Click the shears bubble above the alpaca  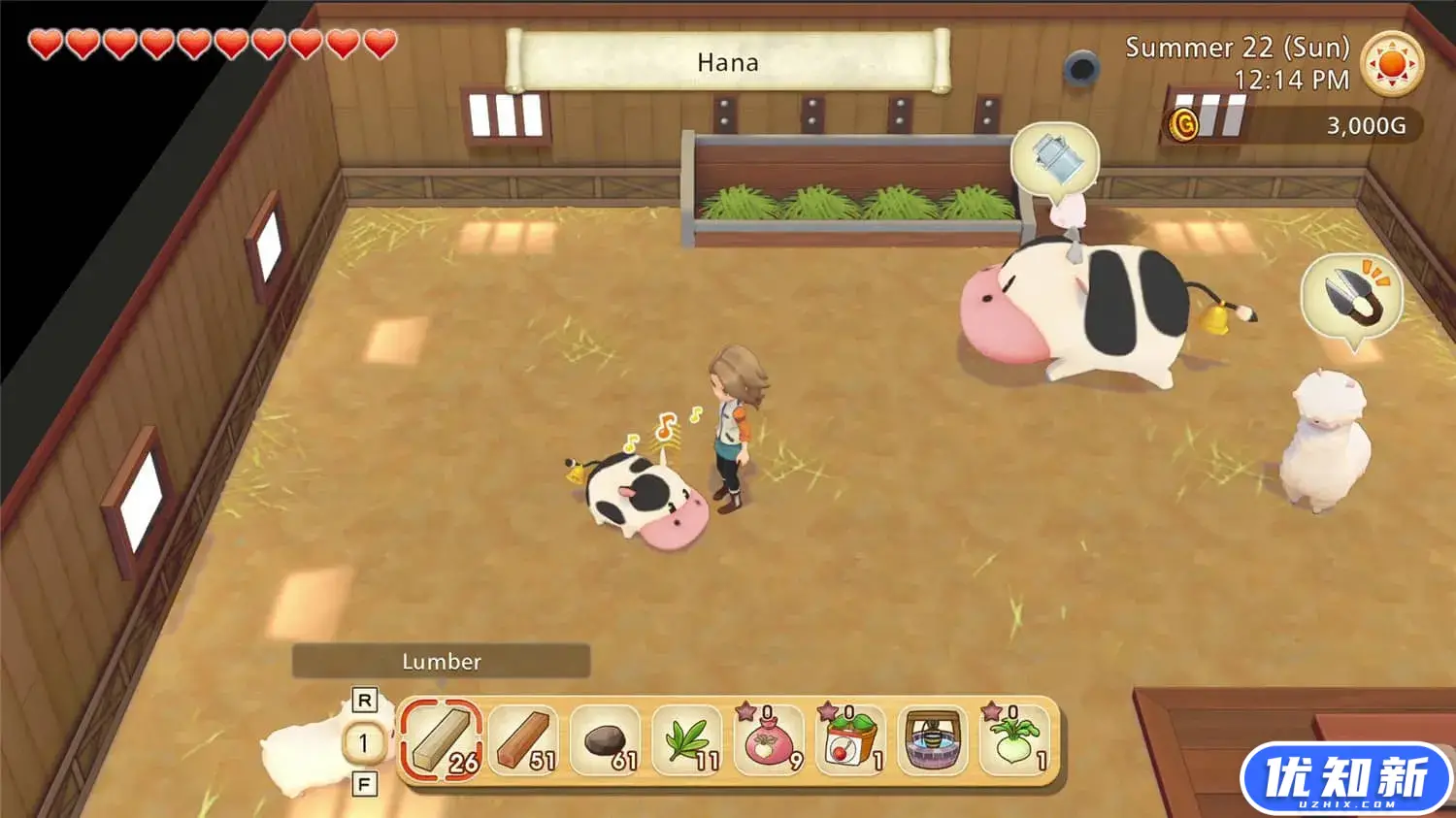[x=1350, y=295]
